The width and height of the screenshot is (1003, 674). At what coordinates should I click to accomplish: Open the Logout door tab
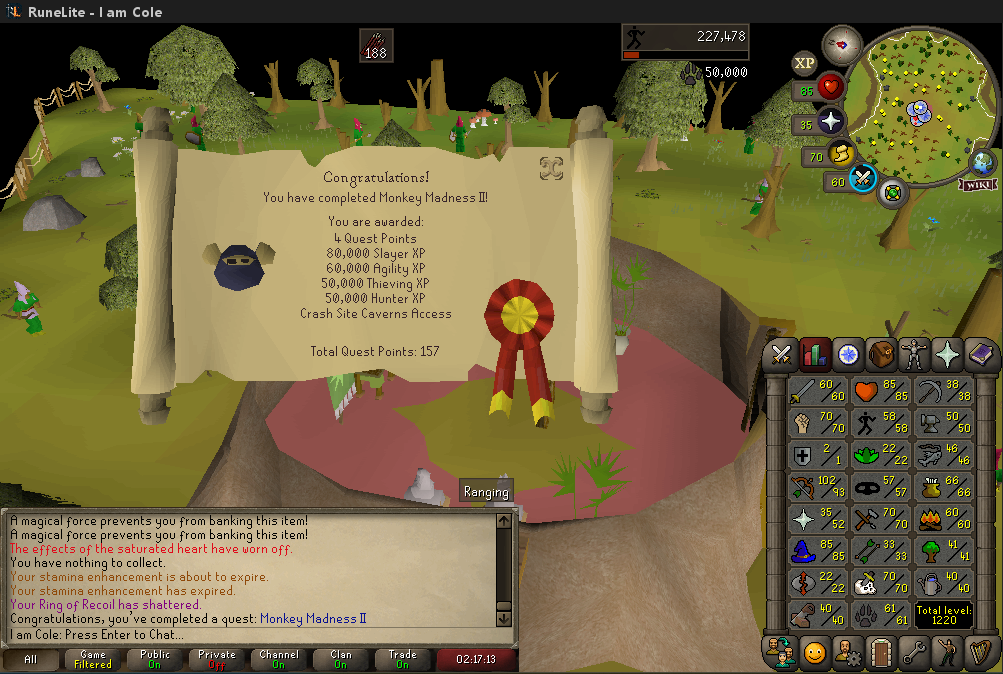[x=882, y=652]
